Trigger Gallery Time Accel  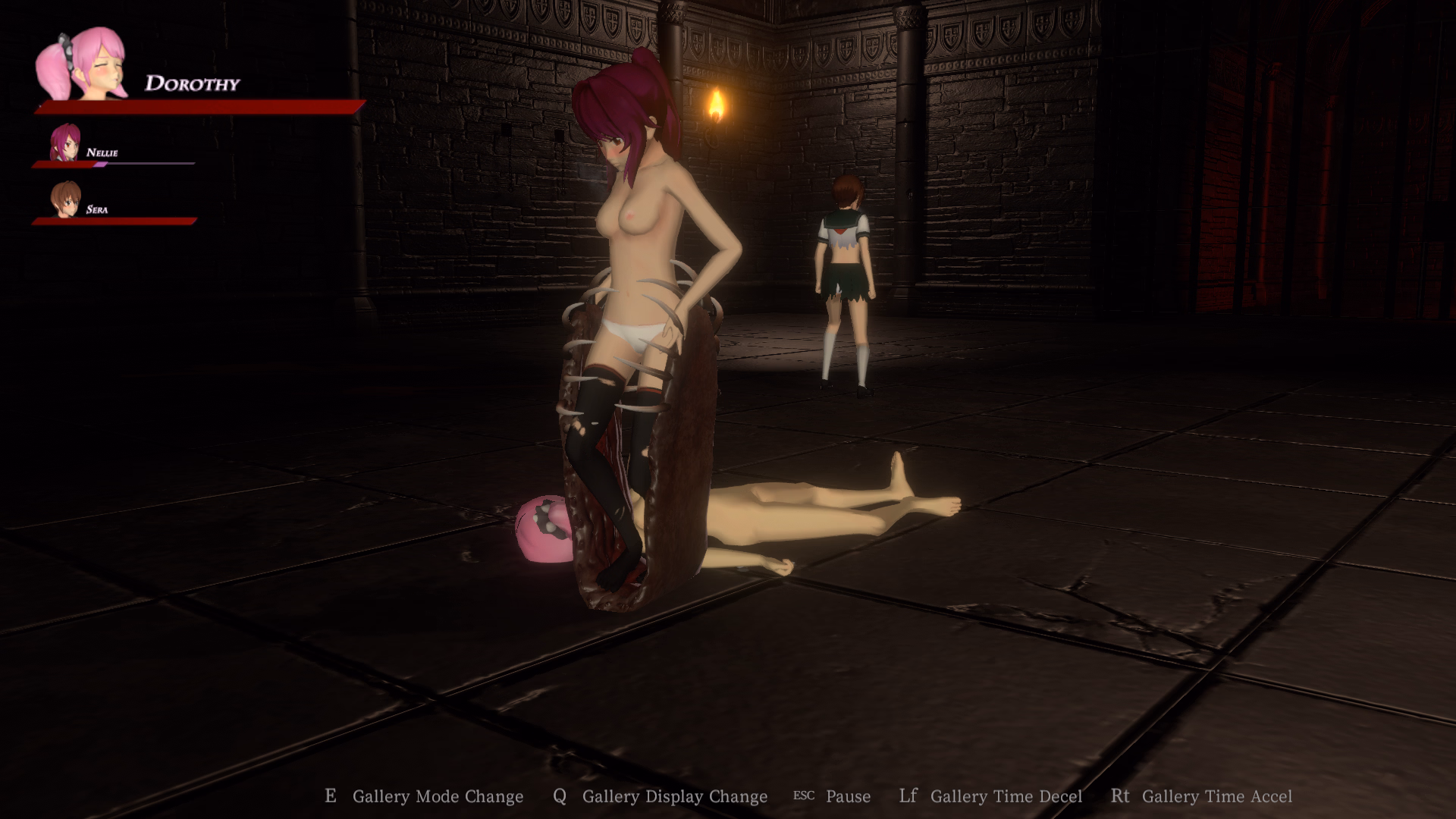pos(1217,796)
